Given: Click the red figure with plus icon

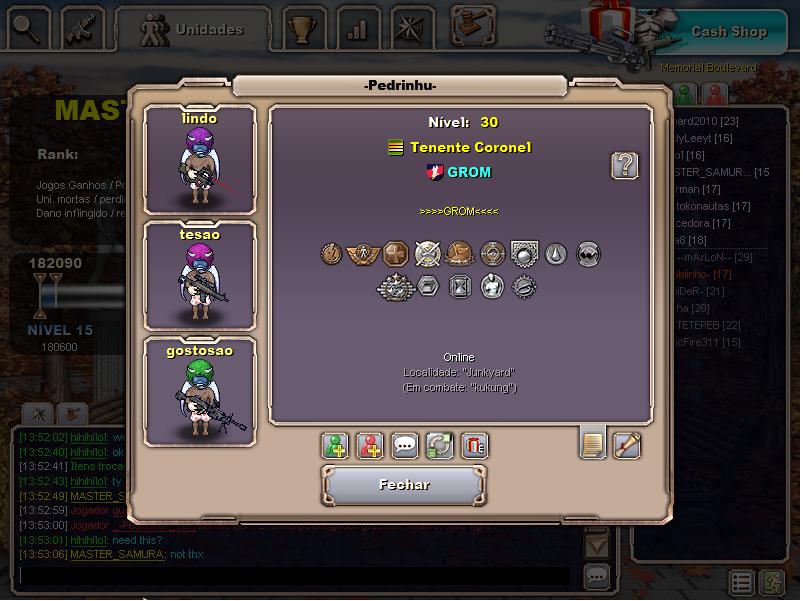Looking at the screenshot, I should coord(370,446).
